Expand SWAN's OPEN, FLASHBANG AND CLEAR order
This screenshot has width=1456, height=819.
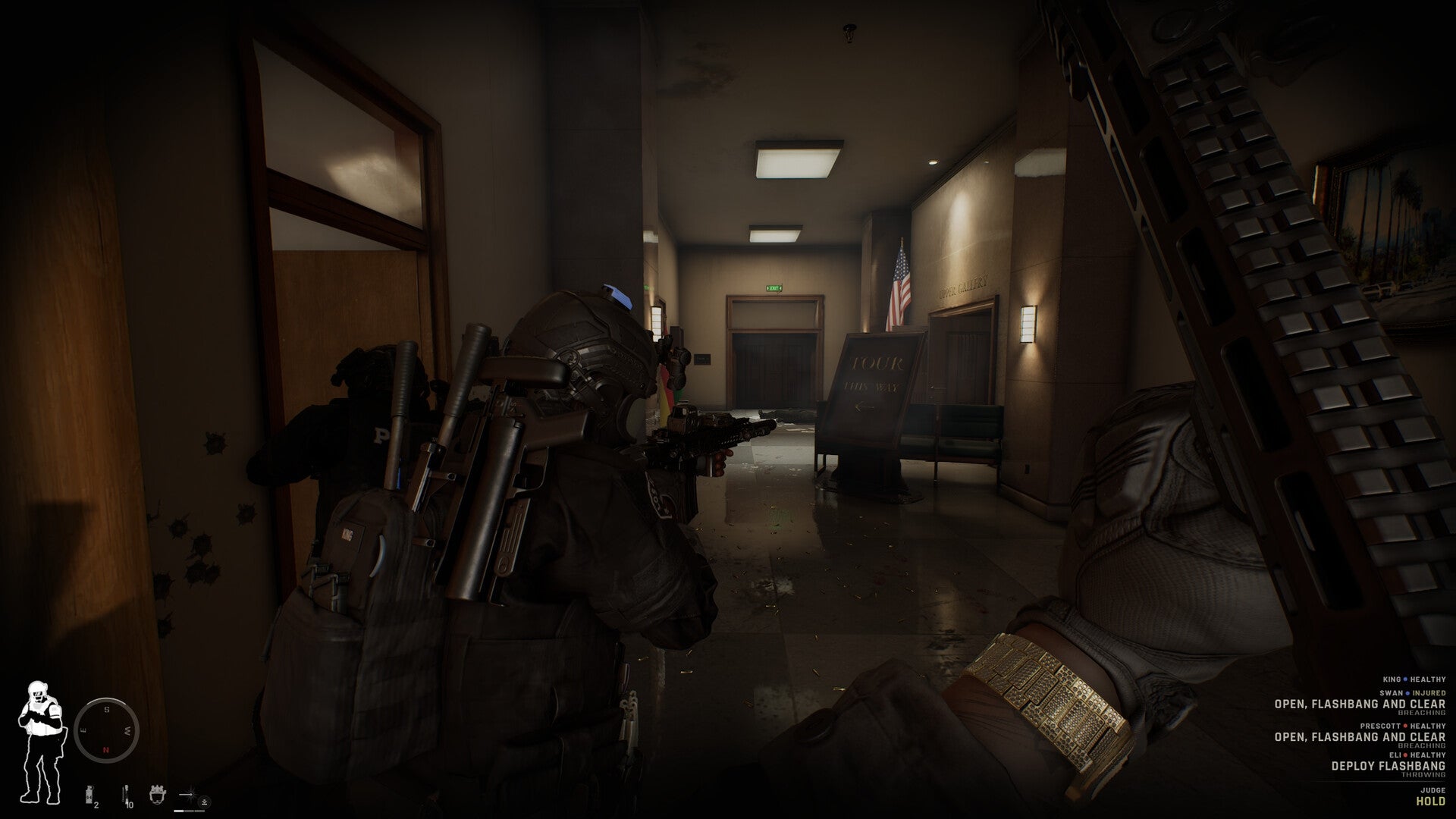pyautogui.click(x=1360, y=704)
